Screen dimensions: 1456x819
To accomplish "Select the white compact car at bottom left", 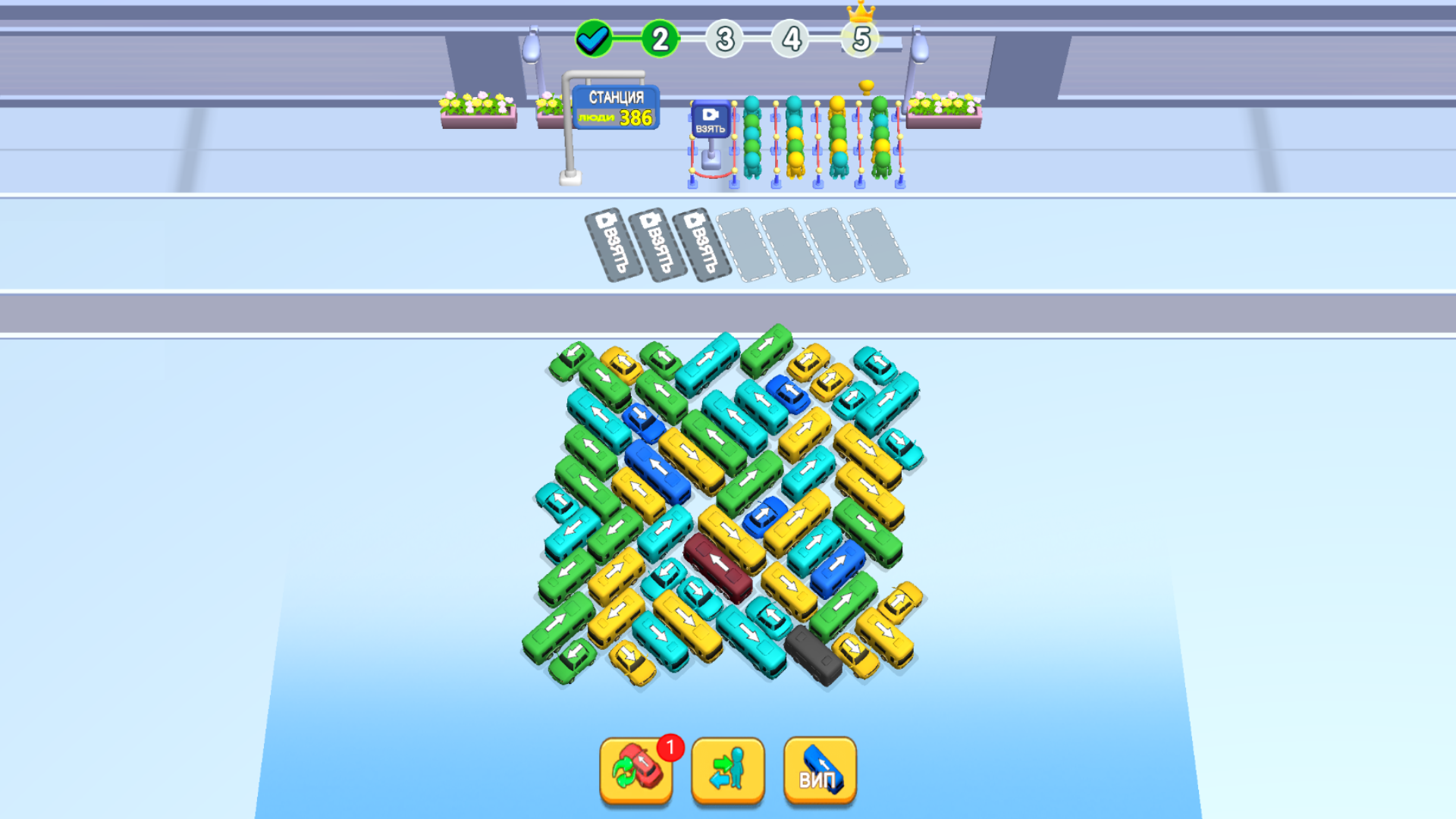I will tap(559, 499).
